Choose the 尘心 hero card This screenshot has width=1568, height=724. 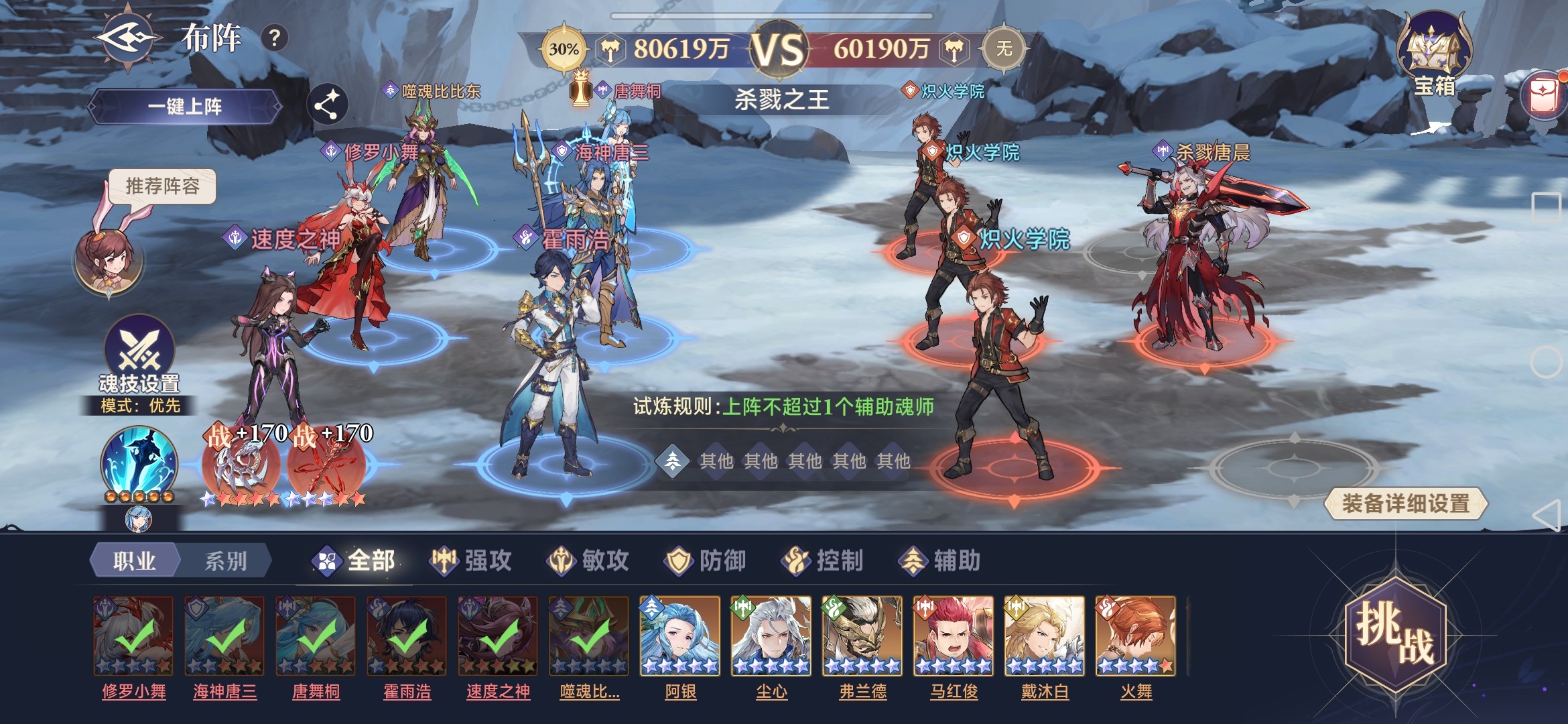coord(771,636)
